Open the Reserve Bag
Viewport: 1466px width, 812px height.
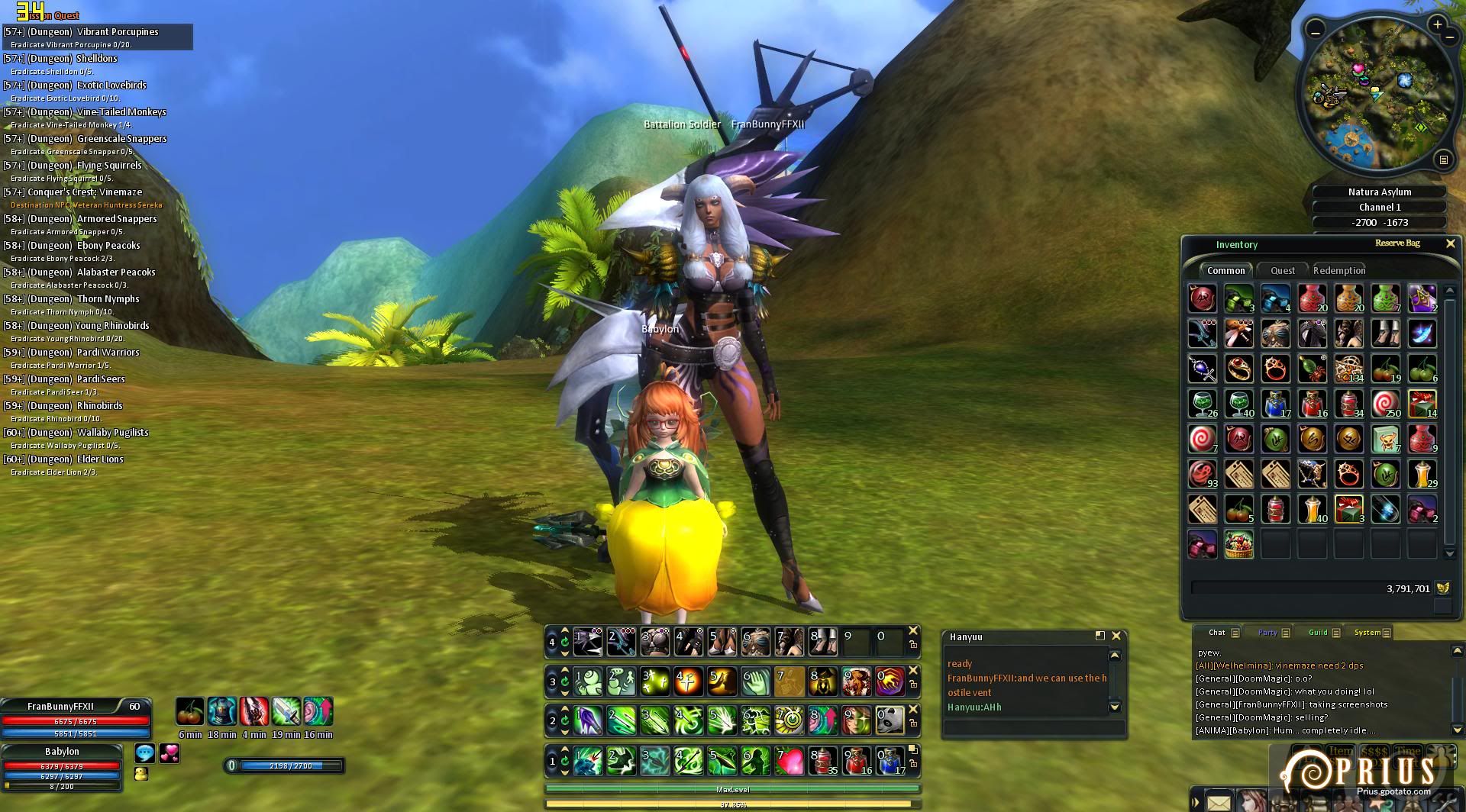(1397, 243)
